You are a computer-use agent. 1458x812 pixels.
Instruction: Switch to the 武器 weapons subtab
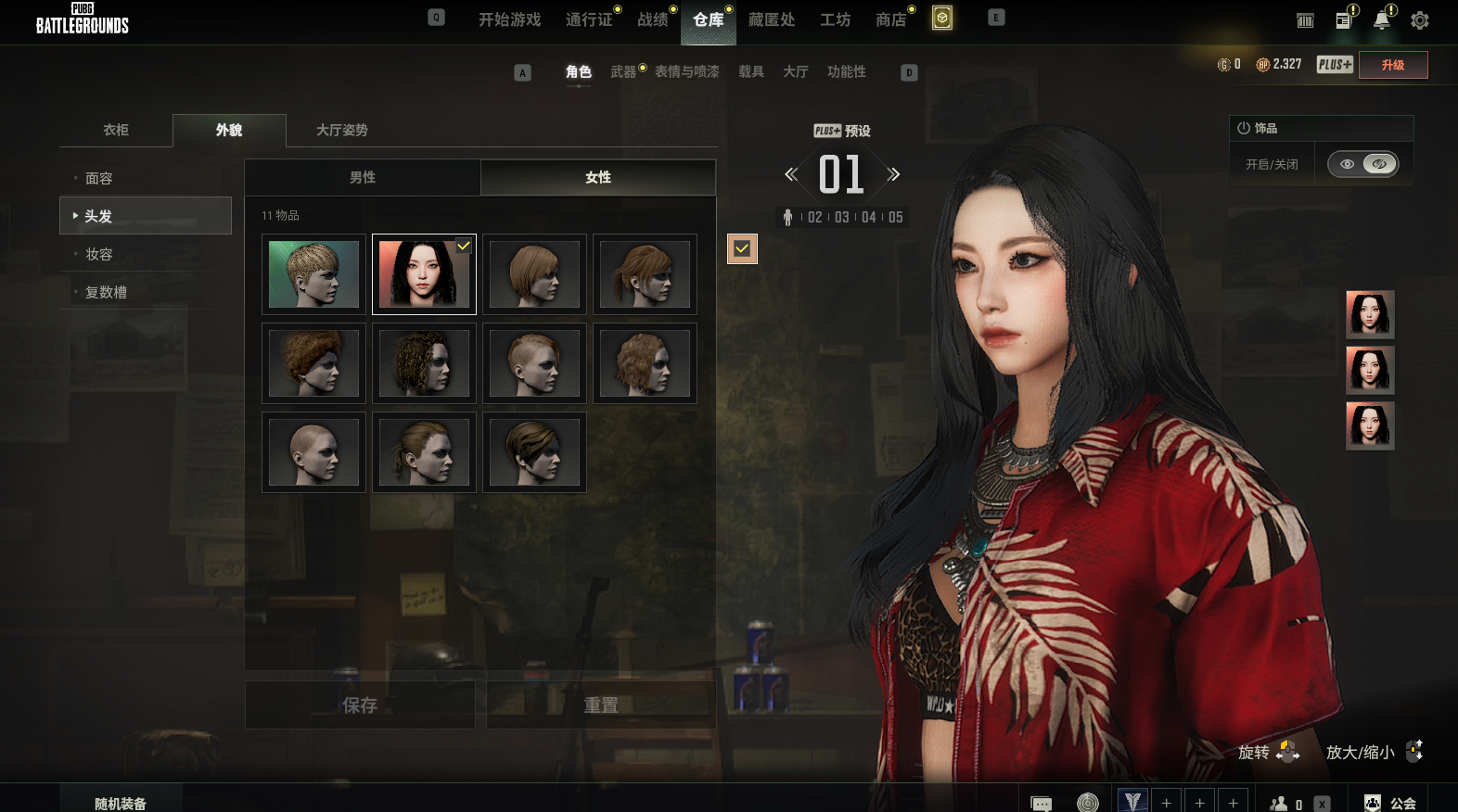[623, 71]
